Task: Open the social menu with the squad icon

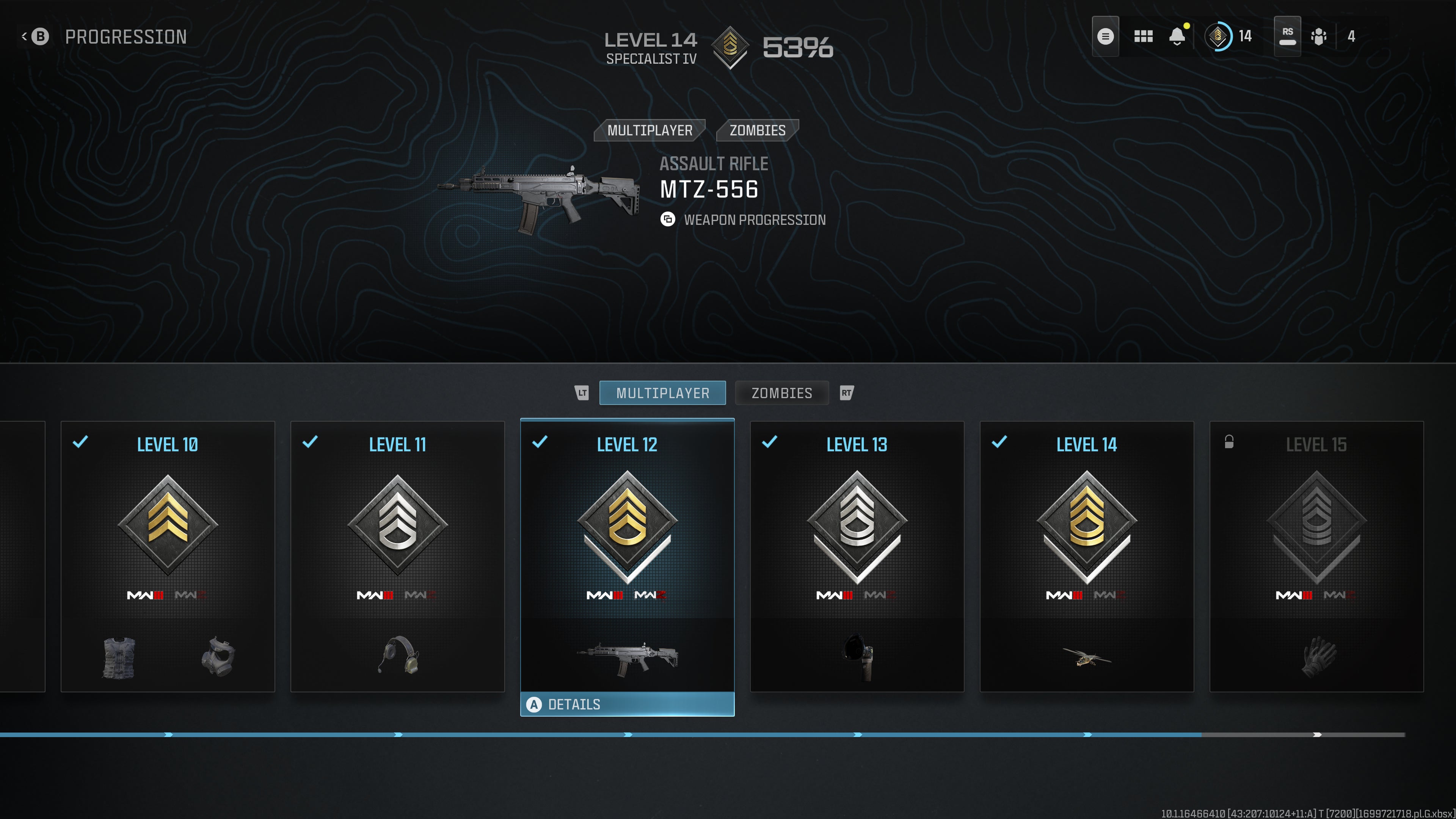Action: pyautogui.click(x=1318, y=36)
